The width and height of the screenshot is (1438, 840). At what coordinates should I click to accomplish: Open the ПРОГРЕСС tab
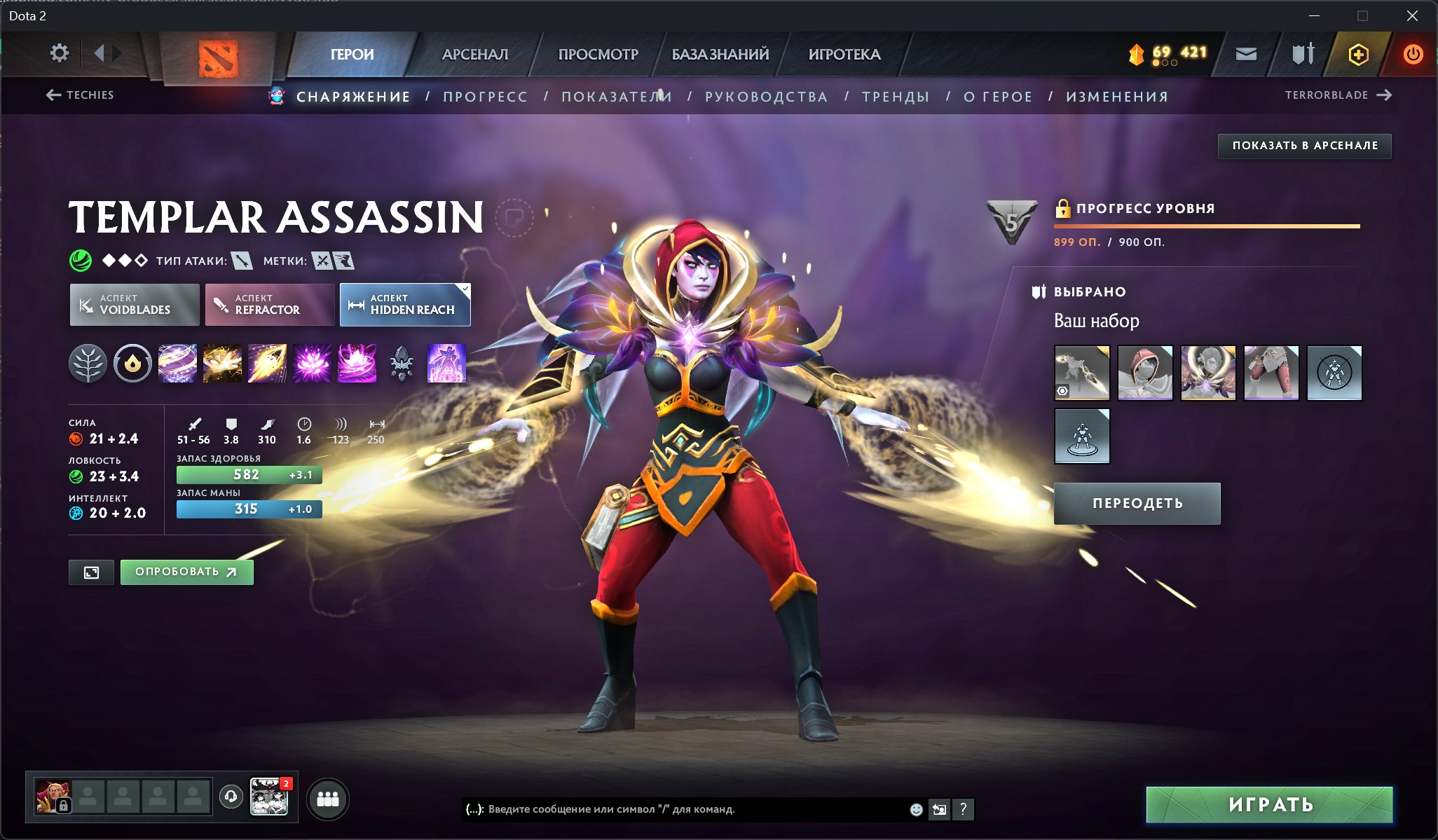point(484,96)
